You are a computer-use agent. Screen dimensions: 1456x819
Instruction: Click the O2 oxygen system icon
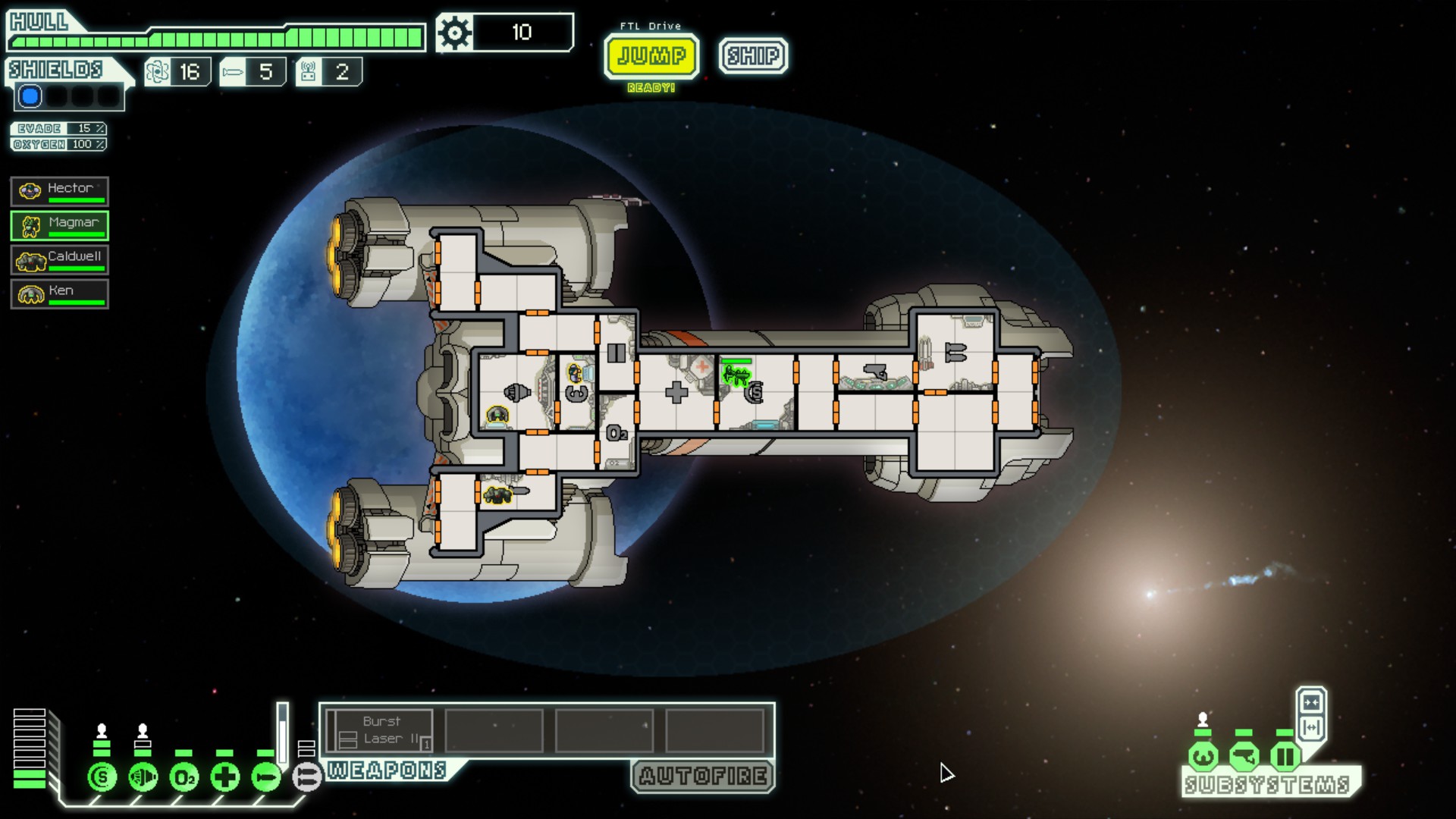(184, 777)
